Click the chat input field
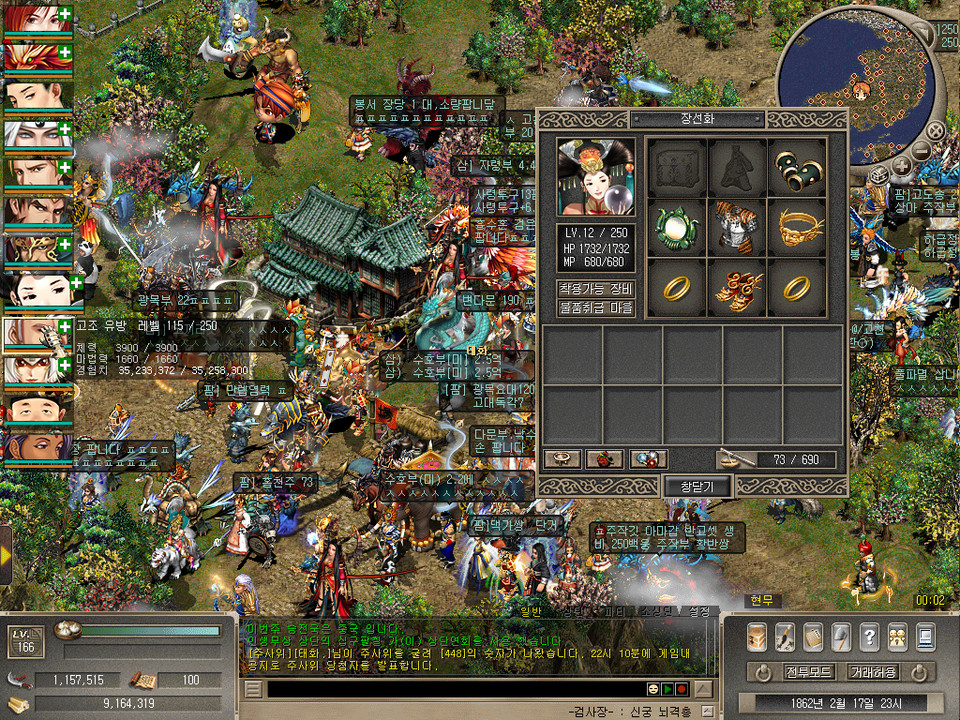 pos(450,689)
